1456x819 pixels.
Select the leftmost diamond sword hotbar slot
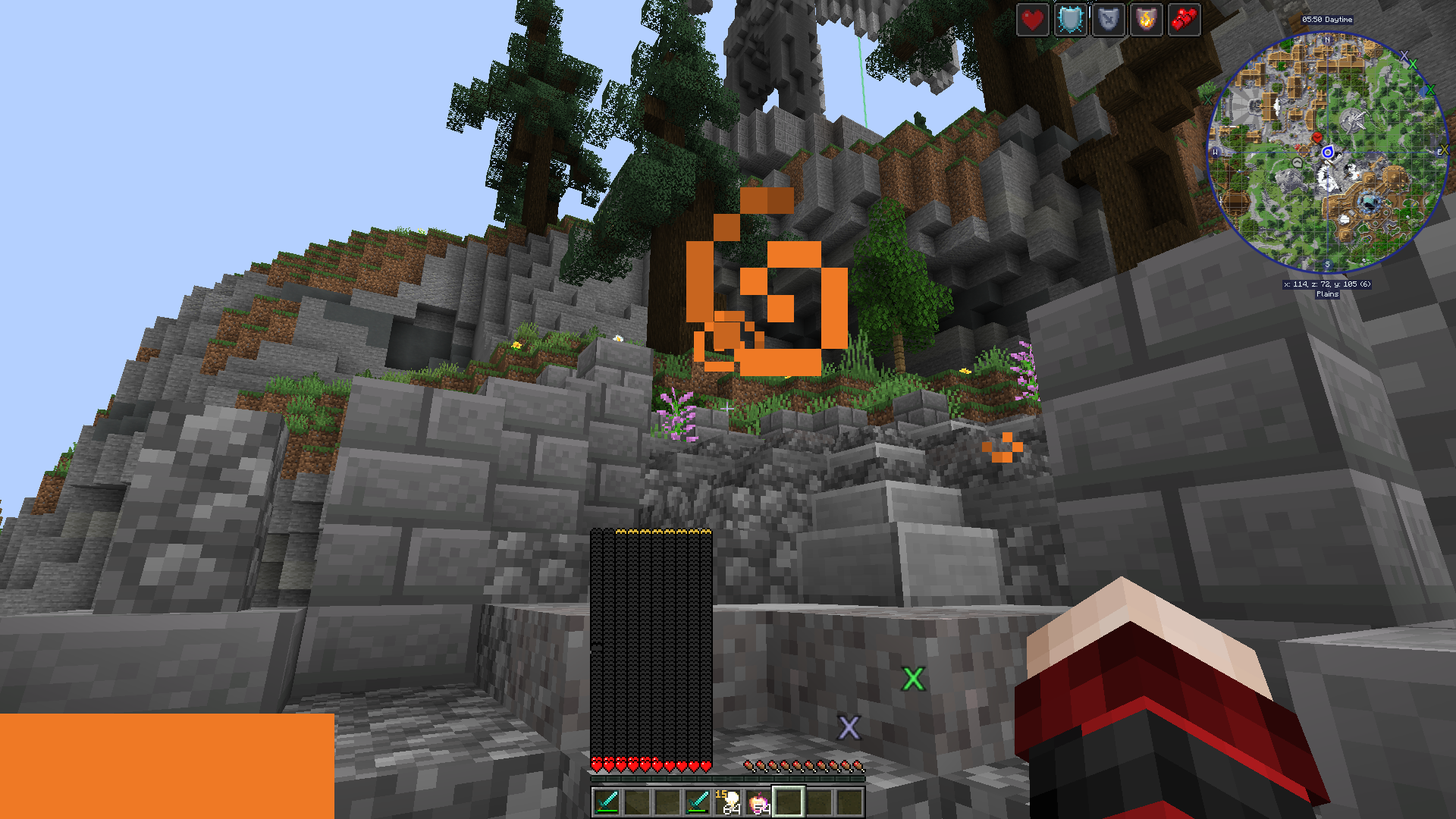(607, 802)
